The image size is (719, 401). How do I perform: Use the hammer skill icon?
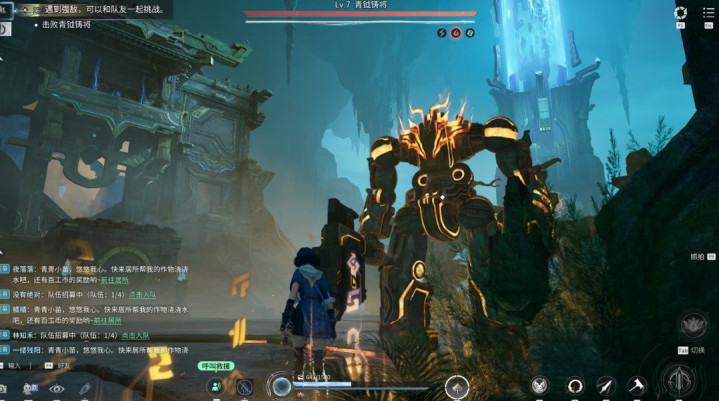pos(636,385)
